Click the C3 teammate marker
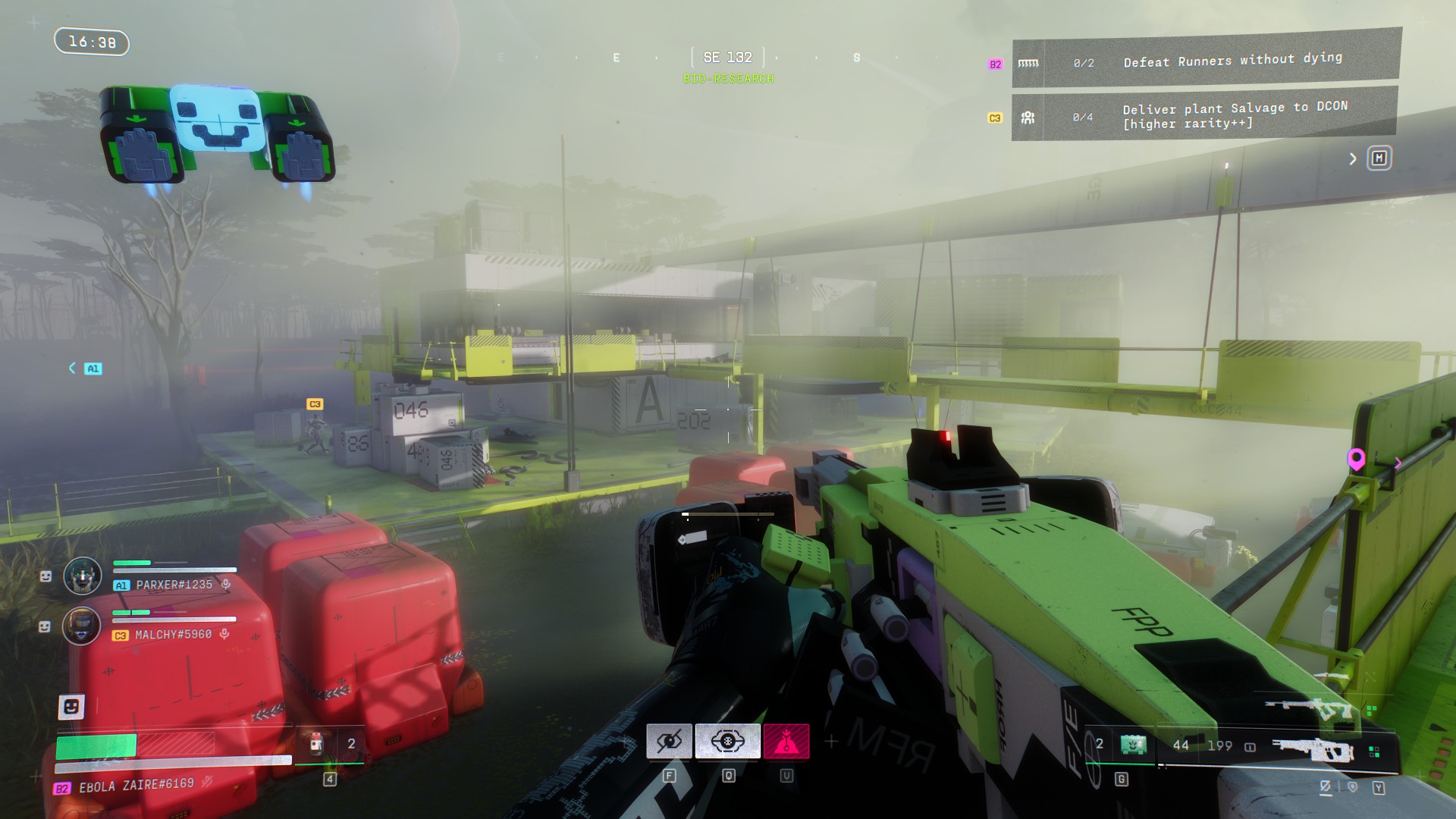The height and width of the screenshot is (819, 1456). click(315, 404)
